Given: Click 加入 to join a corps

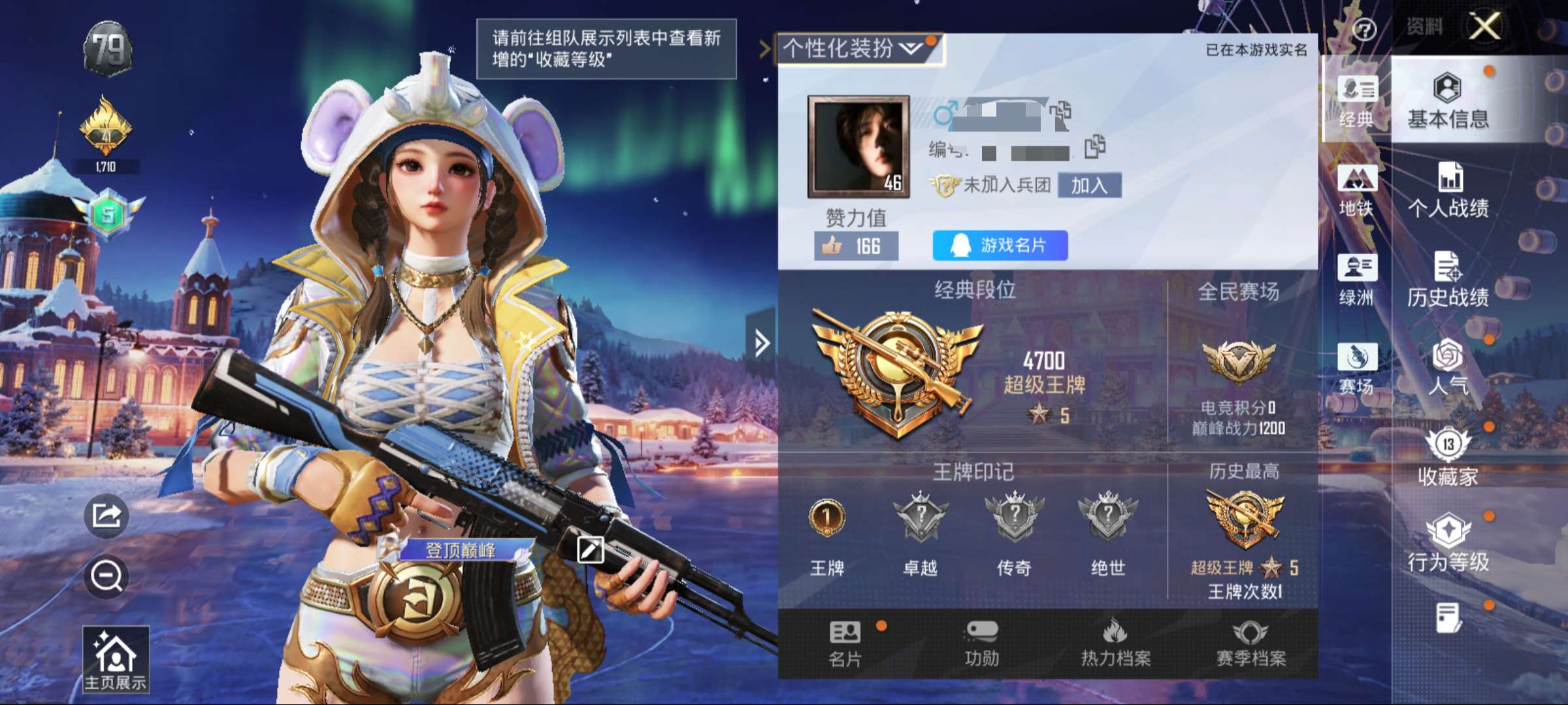Looking at the screenshot, I should (x=1089, y=186).
